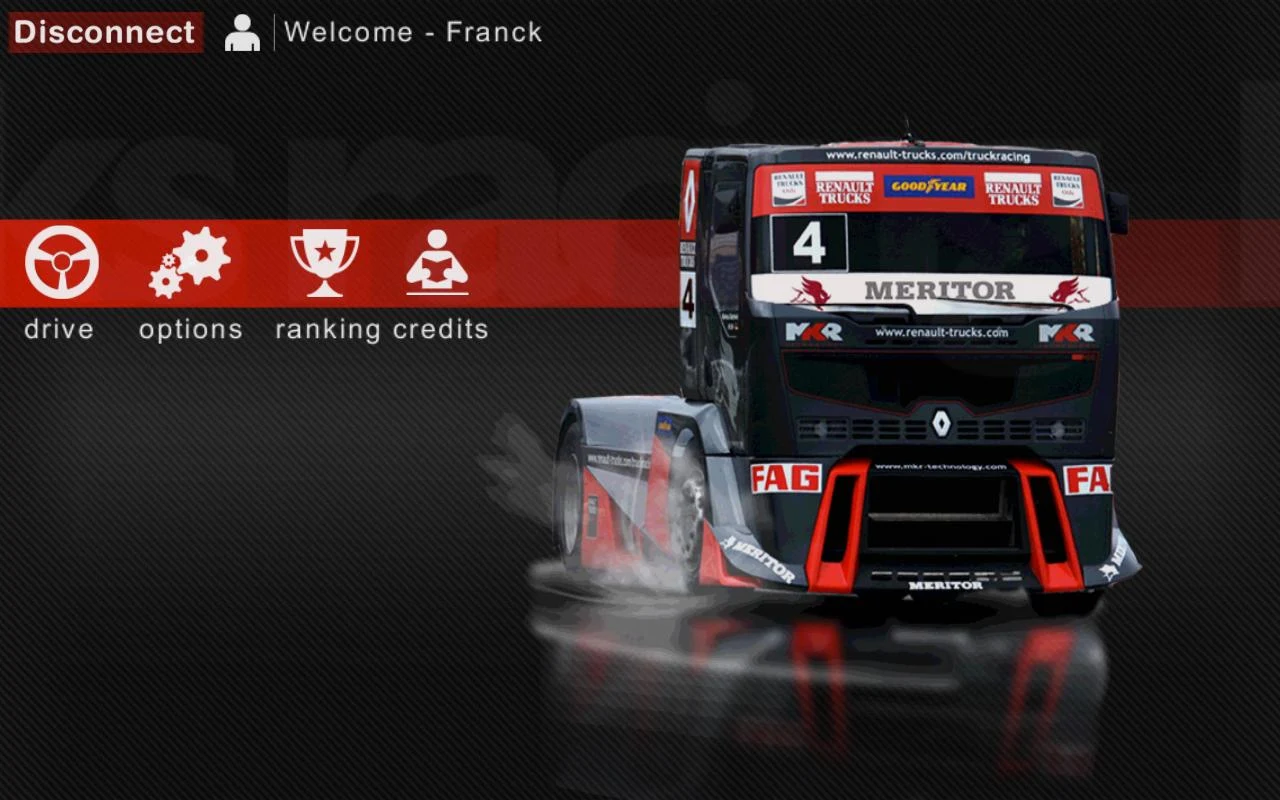Image resolution: width=1280 pixels, height=800 pixels.
Task: Click the Disconnect button
Action: pyautogui.click(x=105, y=32)
